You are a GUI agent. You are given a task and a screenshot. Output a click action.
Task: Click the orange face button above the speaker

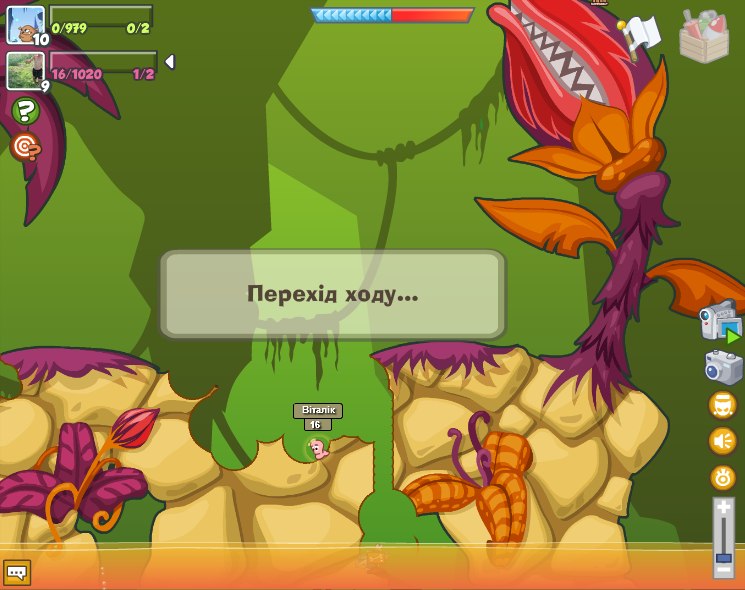click(x=722, y=405)
